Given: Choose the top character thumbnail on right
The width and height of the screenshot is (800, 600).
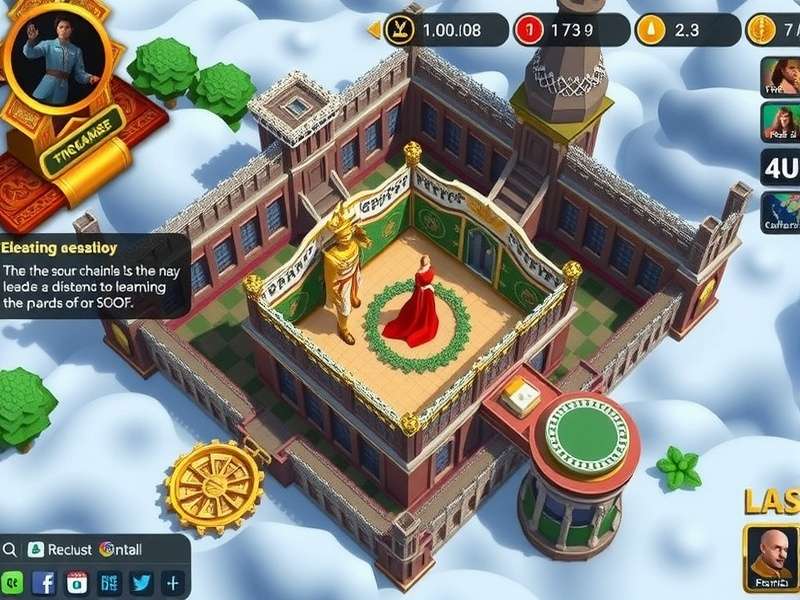Looking at the screenshot, I should (x=779, y=76).
